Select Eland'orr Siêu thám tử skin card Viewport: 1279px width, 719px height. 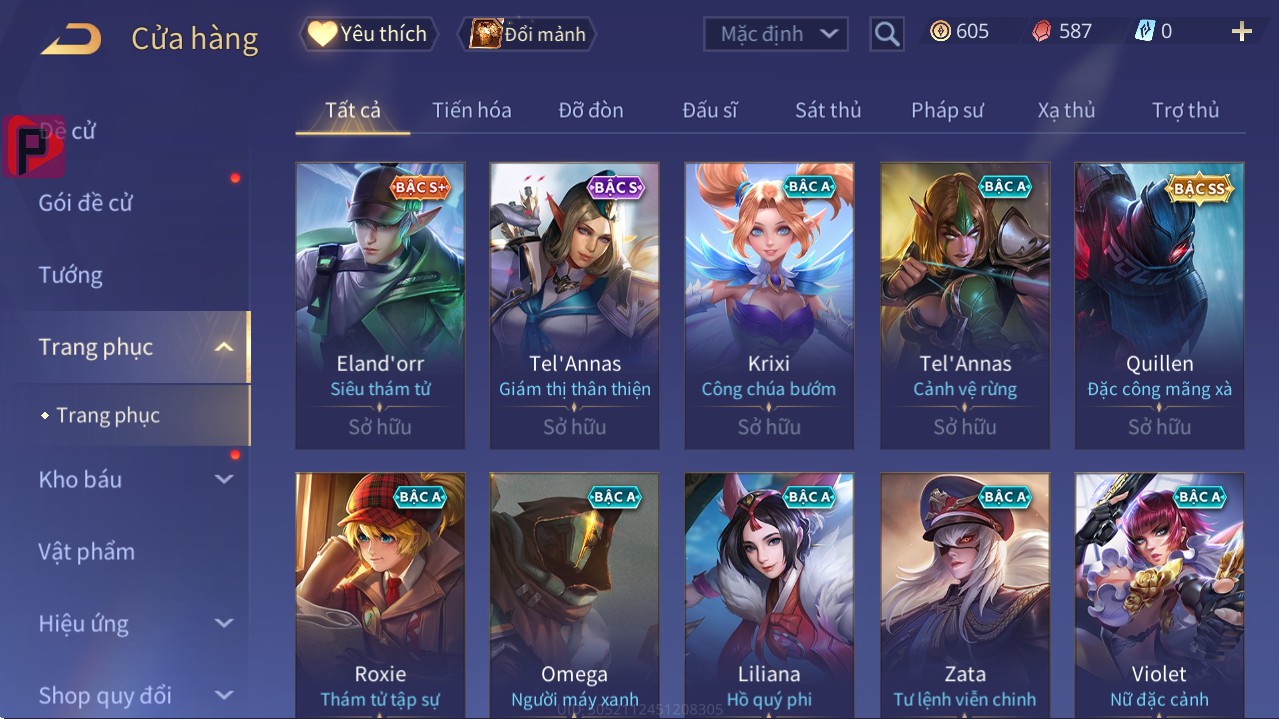(380, 304)
